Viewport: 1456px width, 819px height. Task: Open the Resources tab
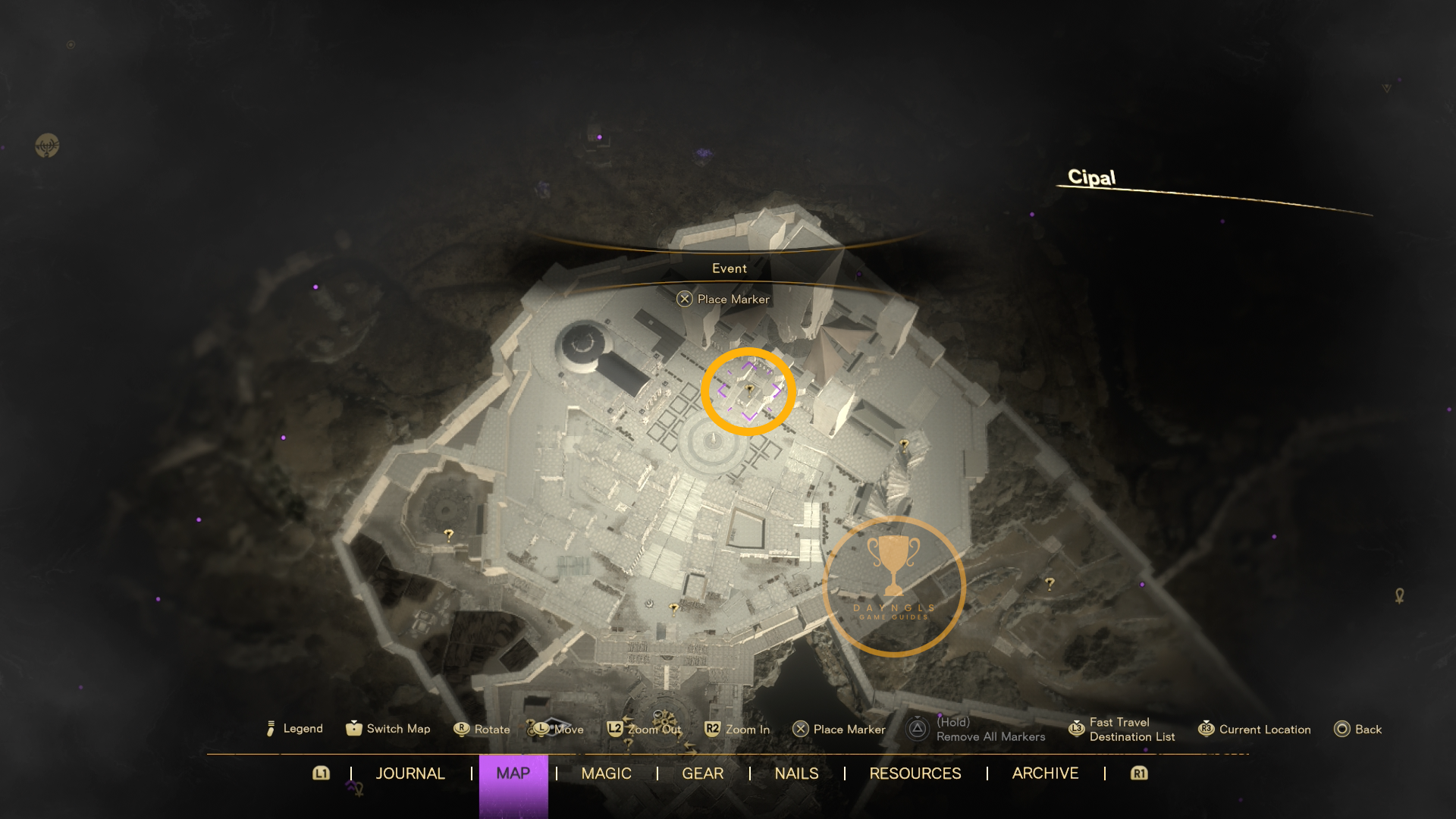coord(915,773)
